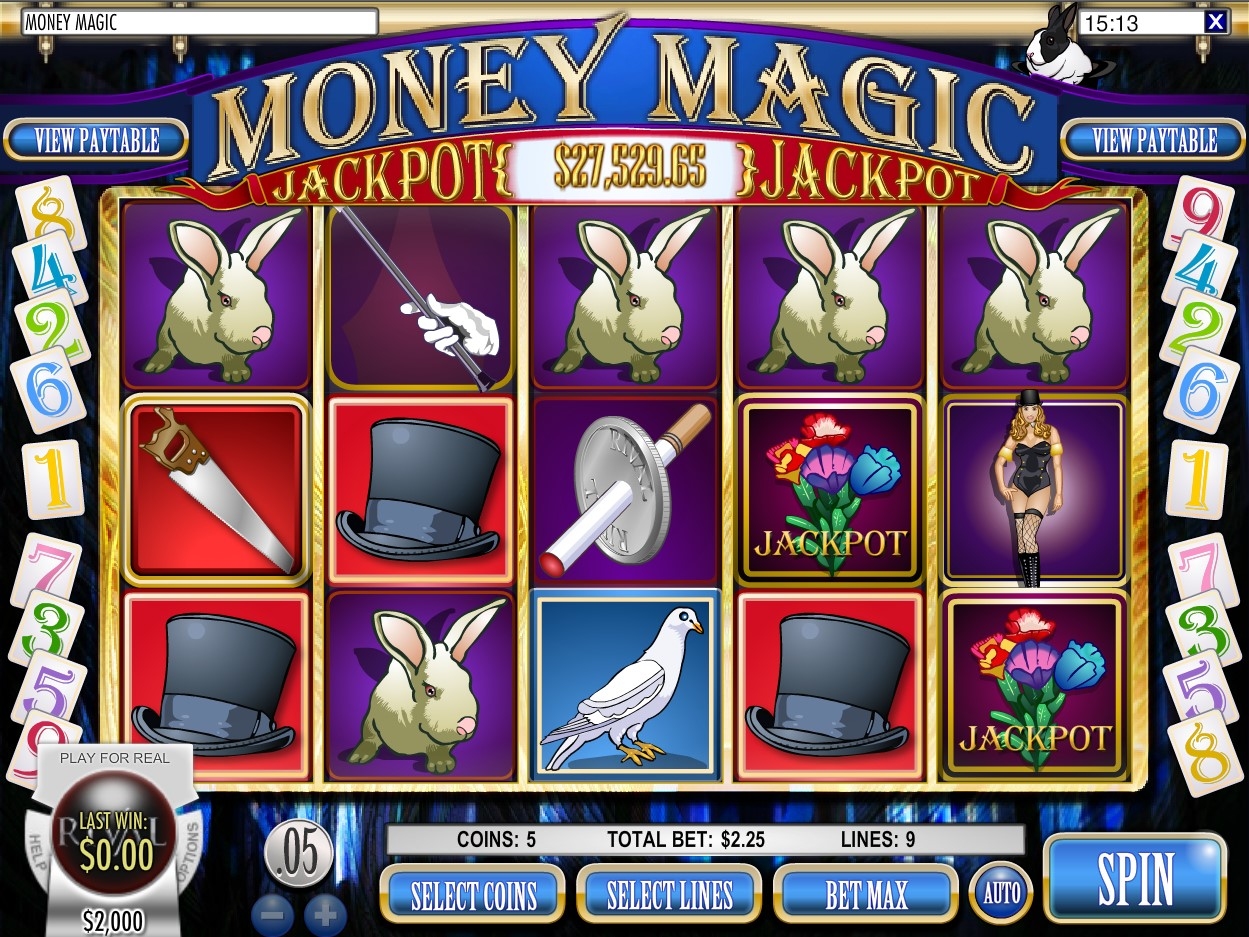
Task: Switch to Play For Real mode
Action: 115,758
